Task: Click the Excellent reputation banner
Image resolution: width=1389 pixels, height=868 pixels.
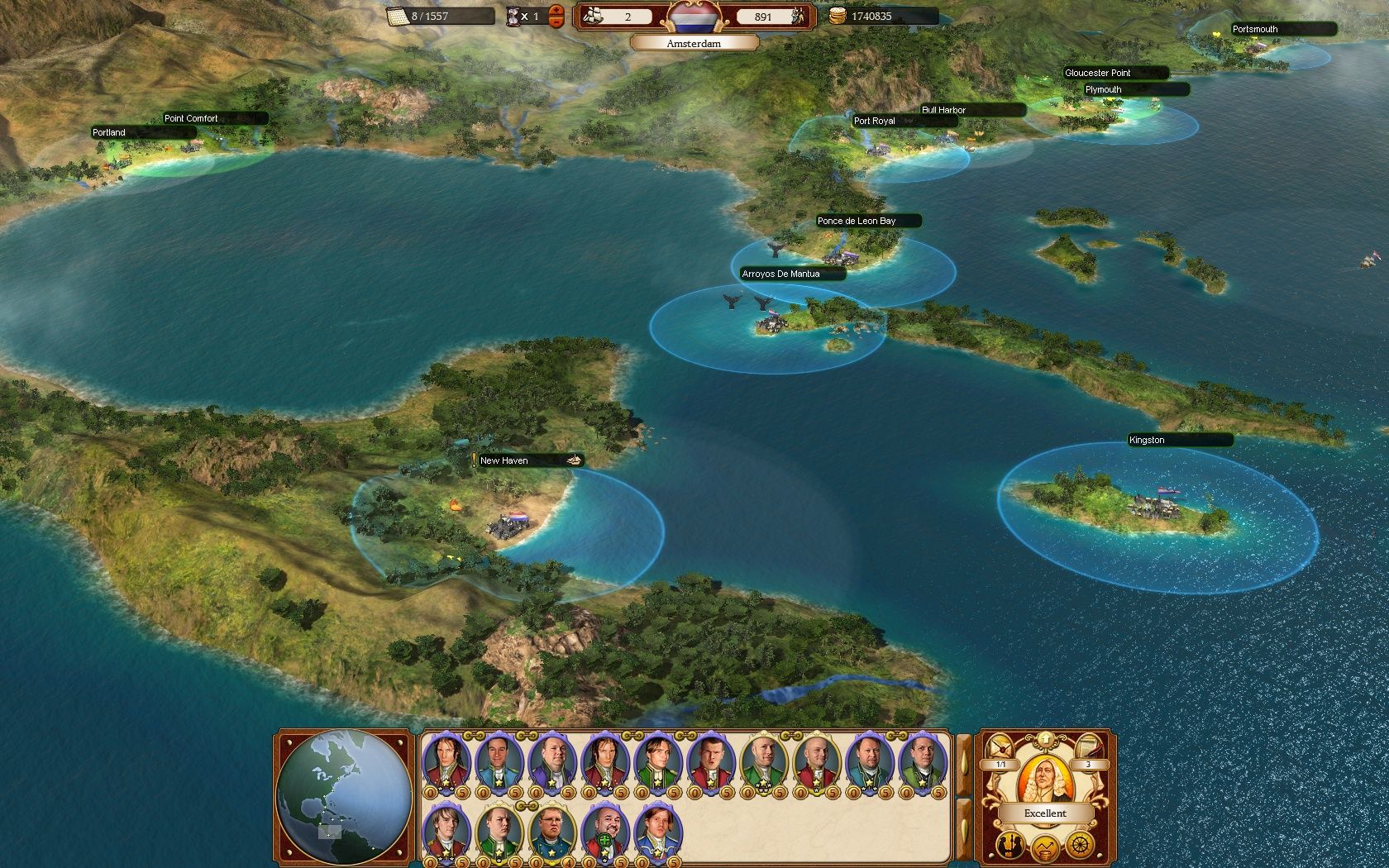Action: 1044,813
